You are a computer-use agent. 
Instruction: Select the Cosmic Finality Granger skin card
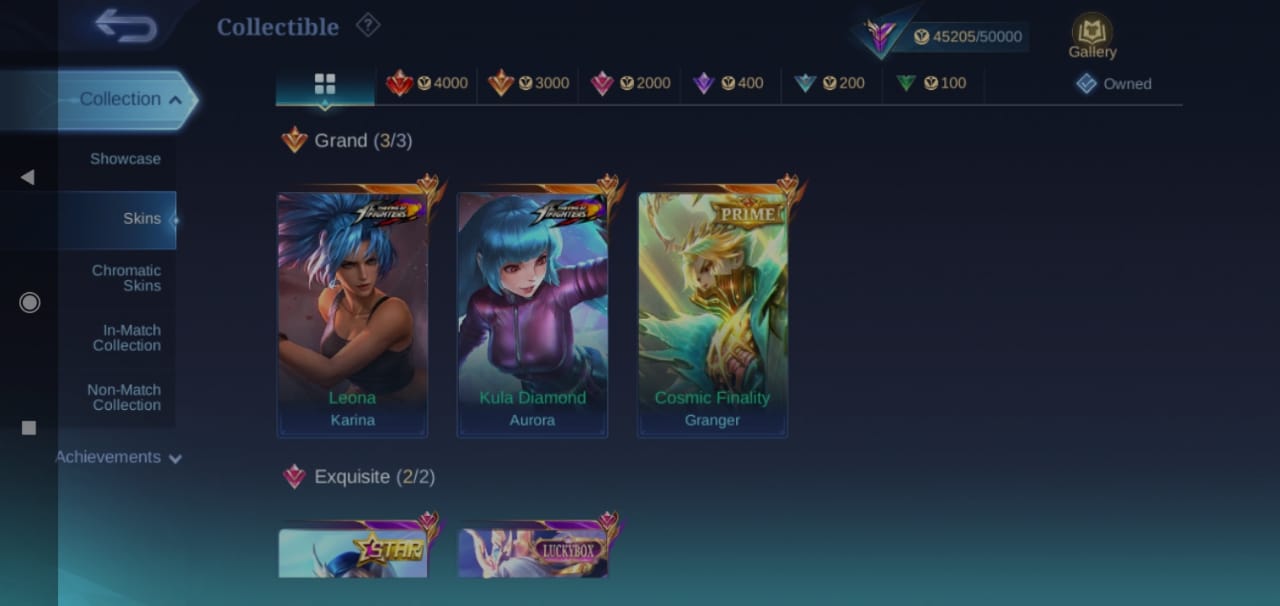[712, 314]
